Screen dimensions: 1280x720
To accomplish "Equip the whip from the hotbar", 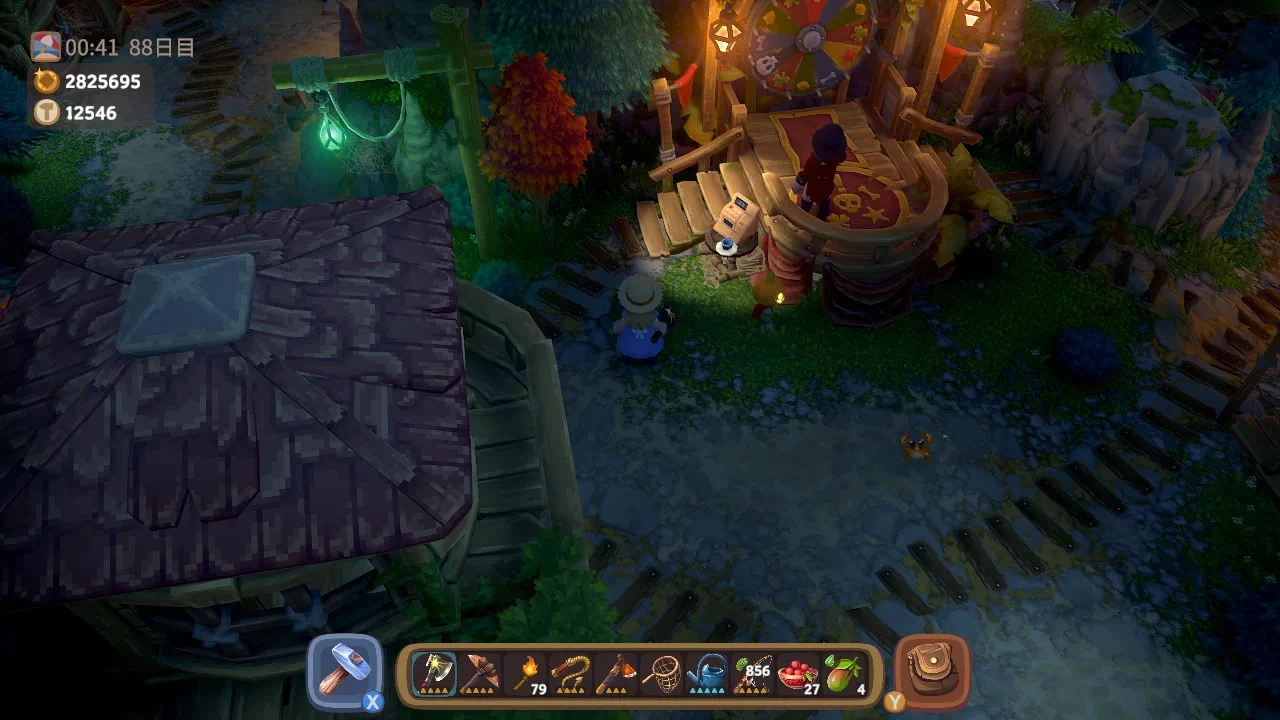I will [x=571, y=674].
